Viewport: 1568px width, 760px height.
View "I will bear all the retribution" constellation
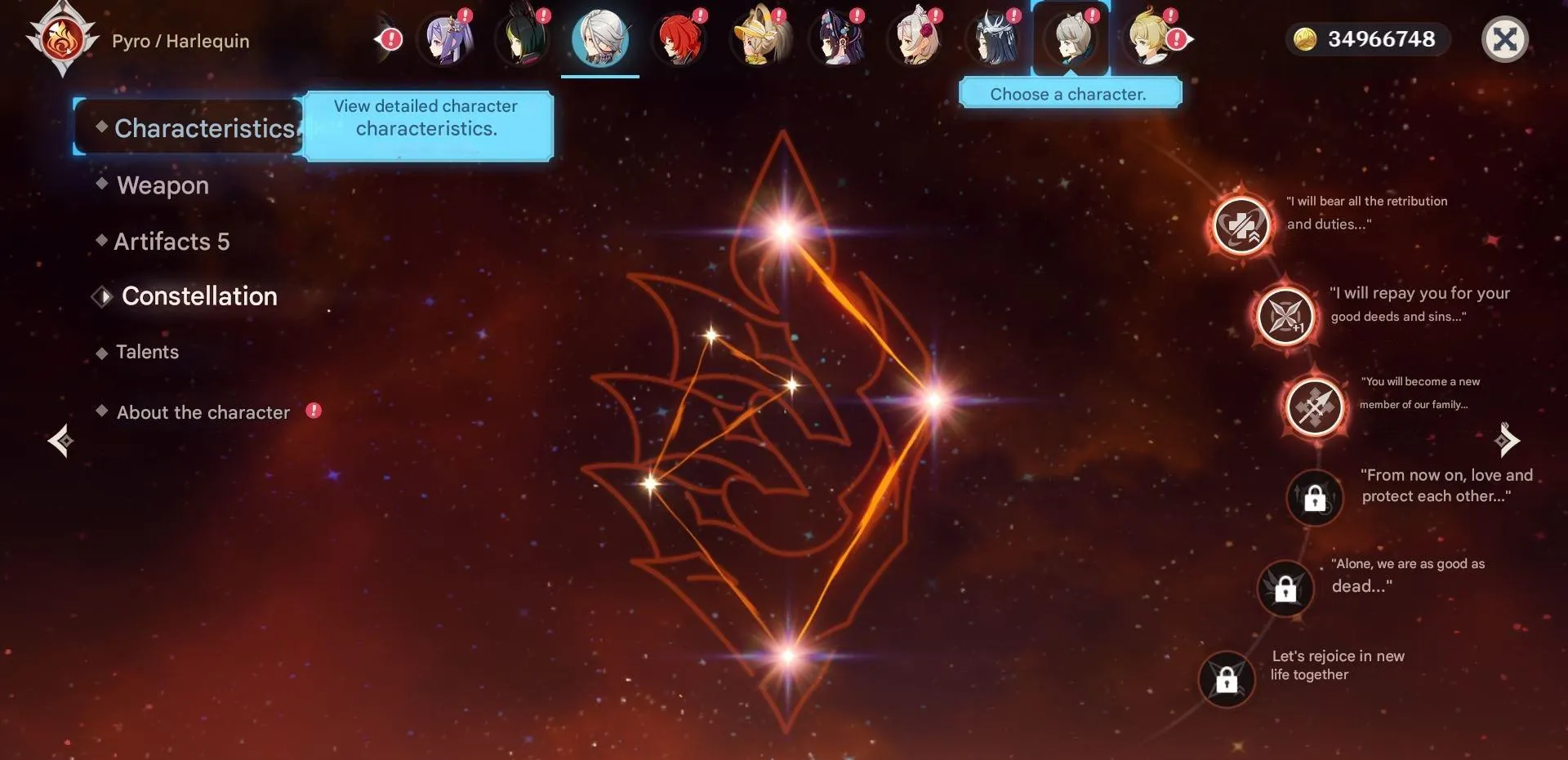1241,225
